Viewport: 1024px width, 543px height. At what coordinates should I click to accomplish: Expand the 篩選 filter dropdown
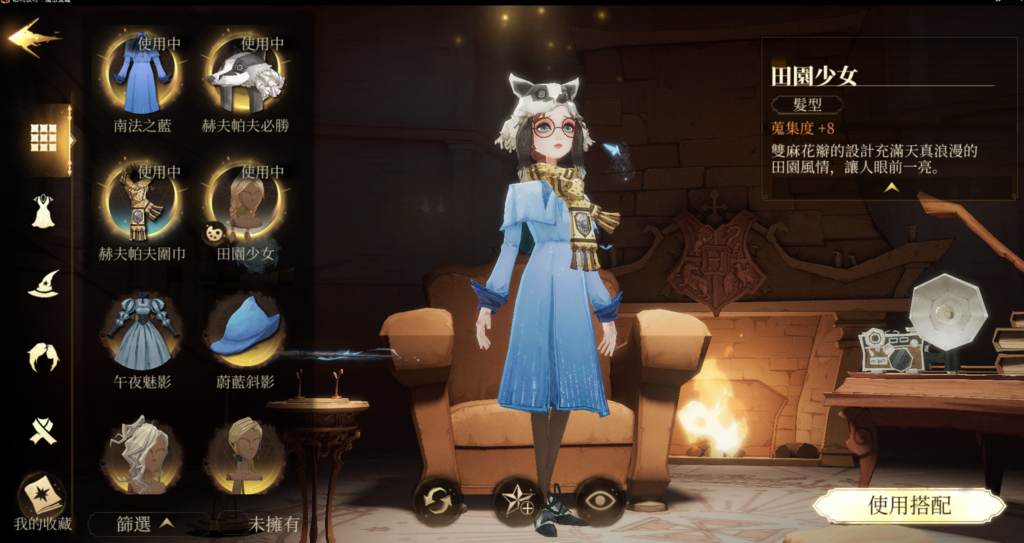pyautogui.click(x=147, y=522)
